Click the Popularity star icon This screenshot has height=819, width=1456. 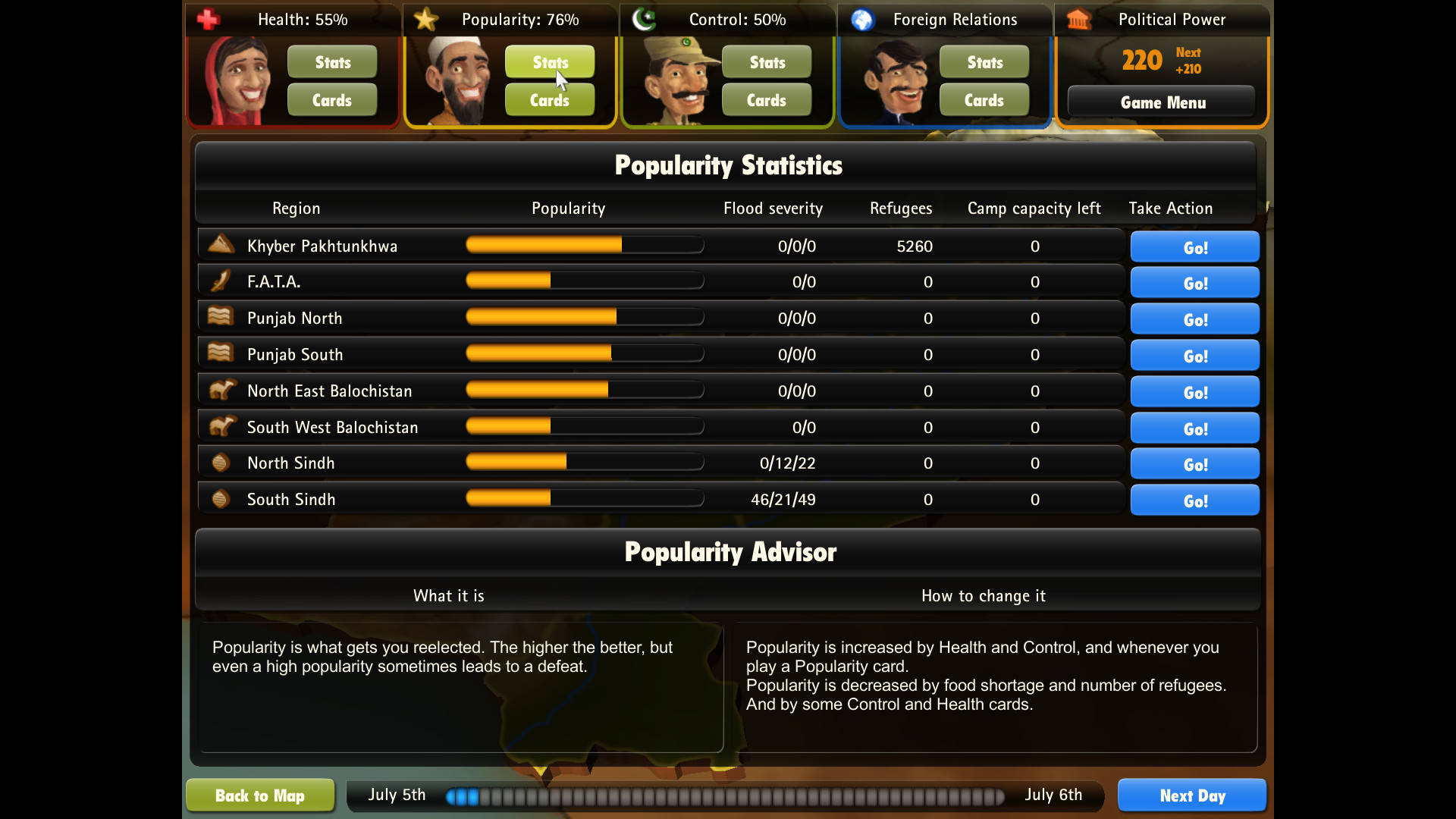pos(425,19)
